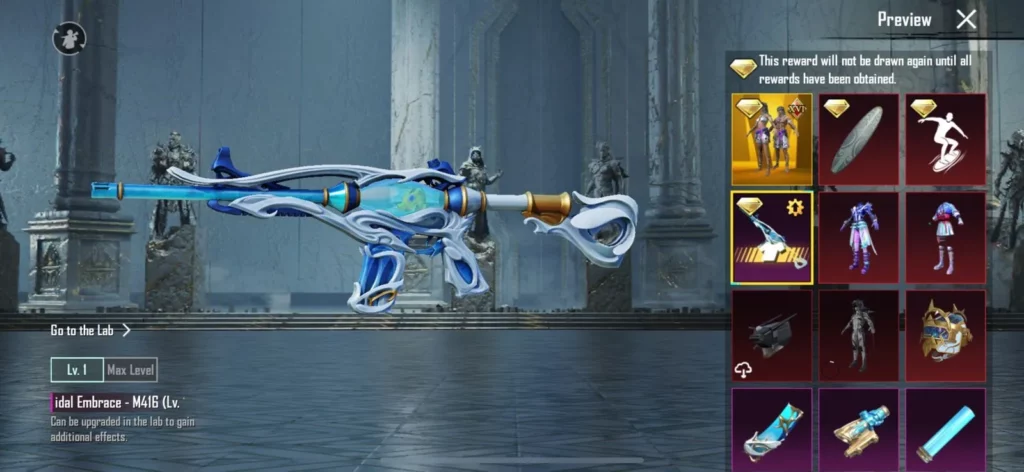Choose the dark vehicle reward with download icon
The image size is (1024, 472).
point(771,335)
